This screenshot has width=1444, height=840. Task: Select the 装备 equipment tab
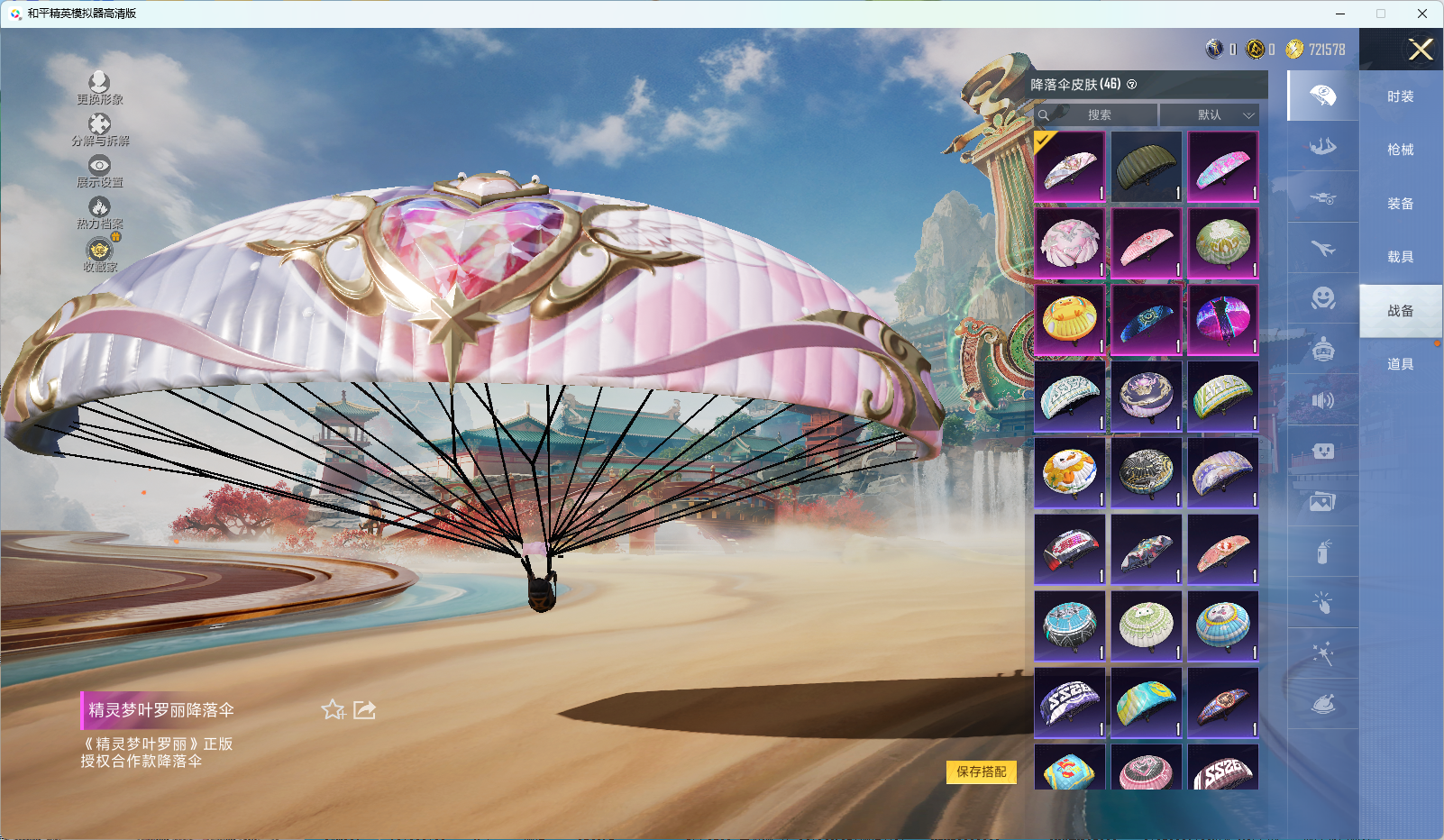[1400, 204]
